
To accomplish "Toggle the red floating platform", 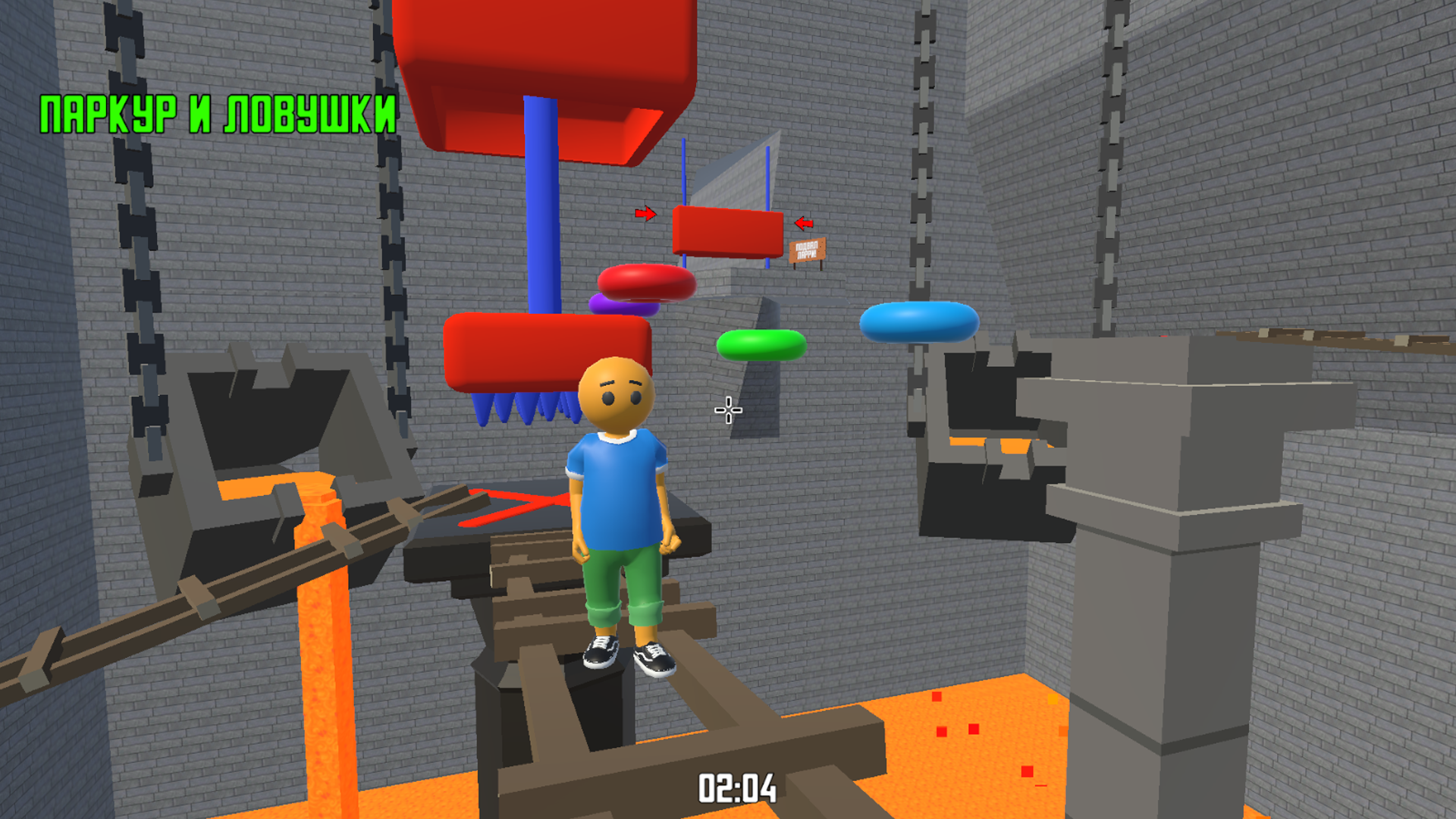I will click(x=646, y=282).
